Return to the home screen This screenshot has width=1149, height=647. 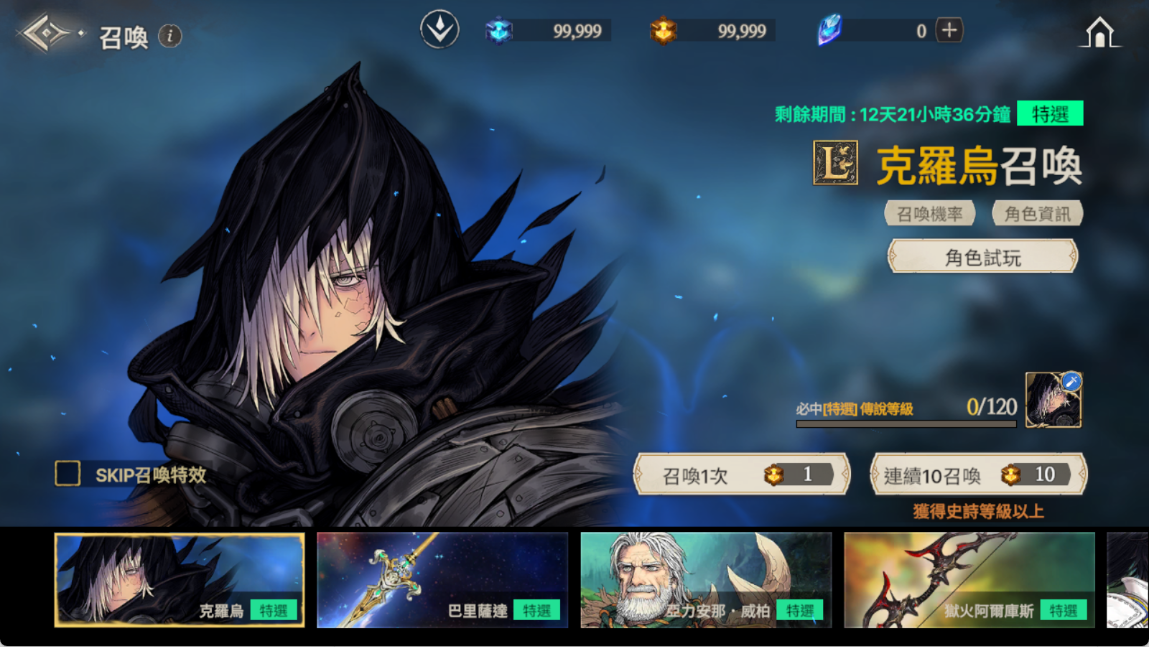1099,33
